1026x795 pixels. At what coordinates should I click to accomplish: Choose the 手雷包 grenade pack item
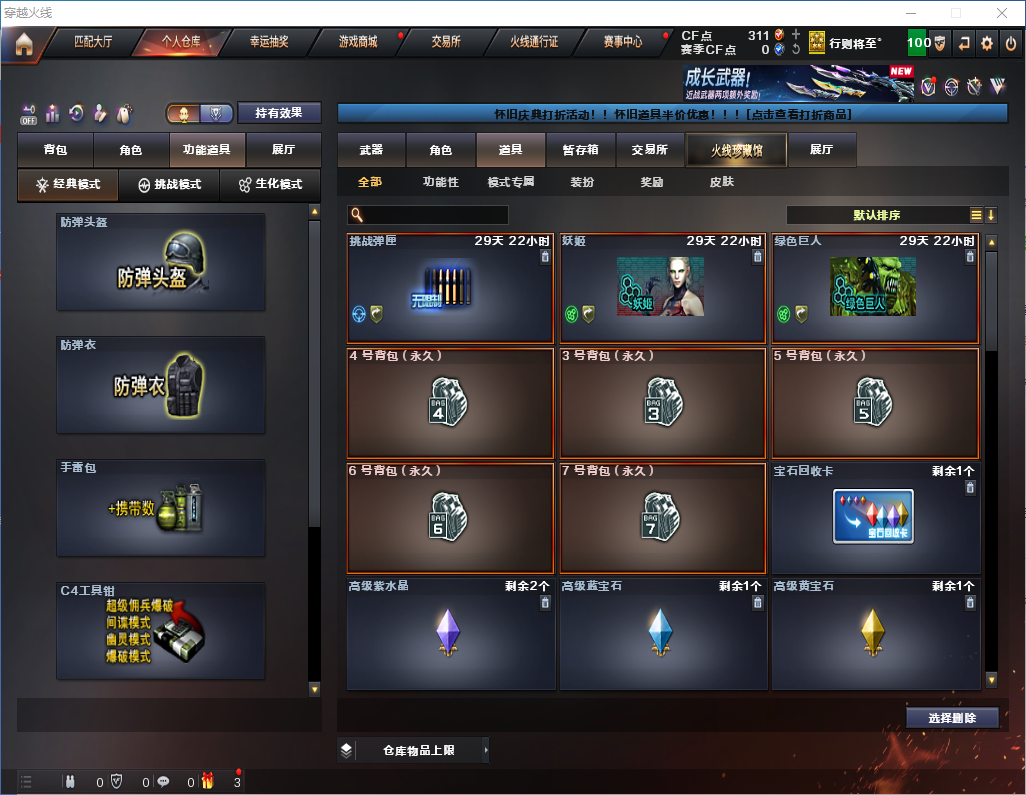coord(161,508)
